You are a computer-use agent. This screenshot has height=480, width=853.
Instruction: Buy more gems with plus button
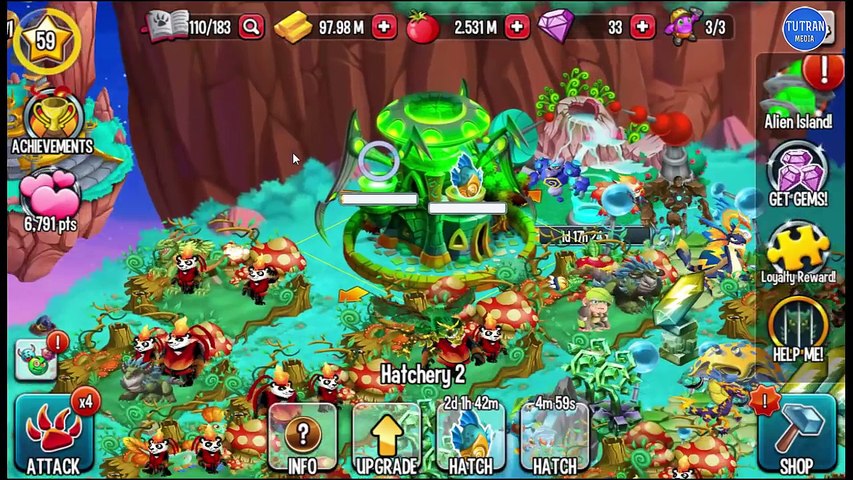pyautogui.click(x=642, y=27)
